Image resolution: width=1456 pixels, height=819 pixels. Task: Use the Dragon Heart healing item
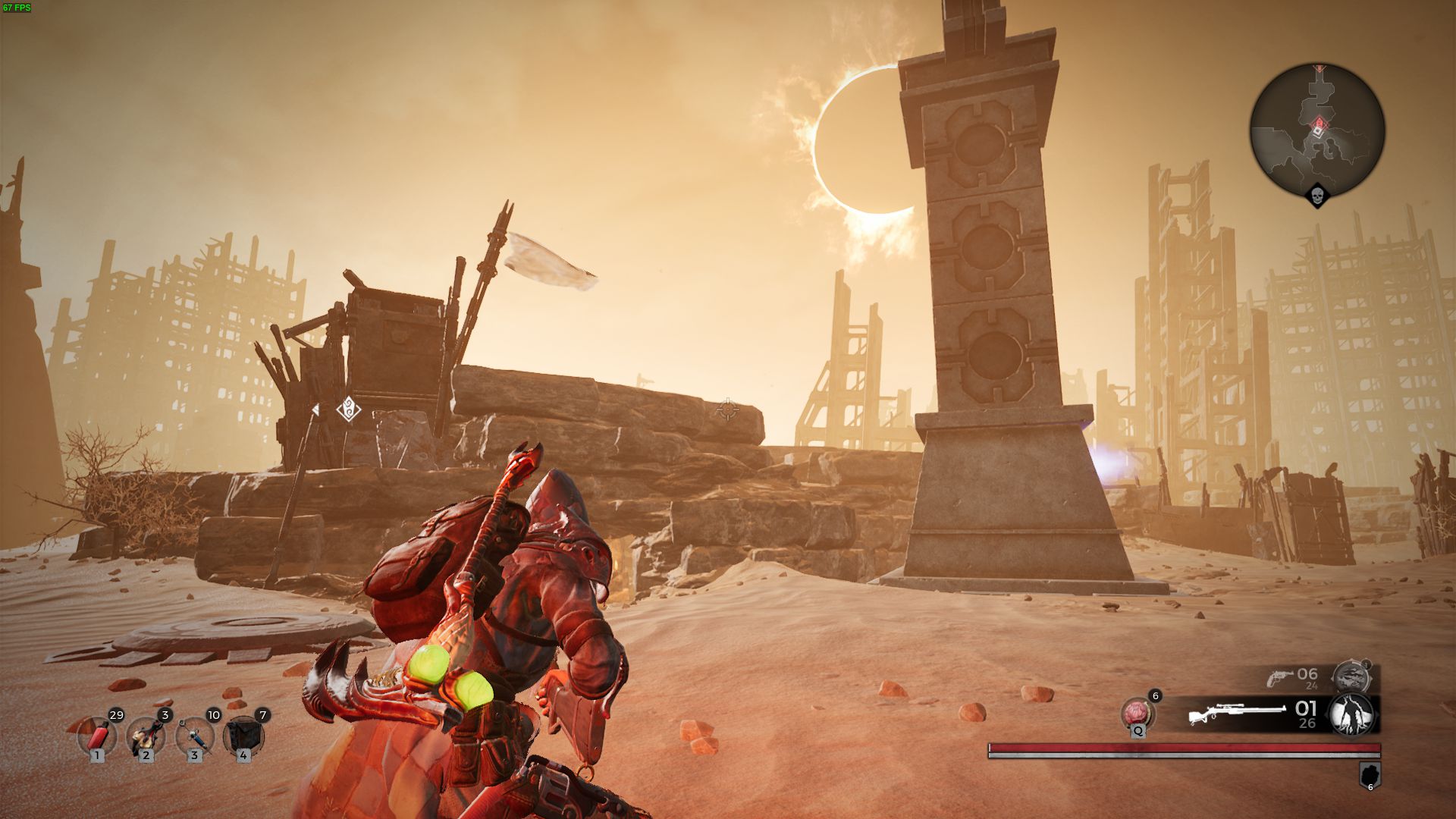[x=1137, y=714]
